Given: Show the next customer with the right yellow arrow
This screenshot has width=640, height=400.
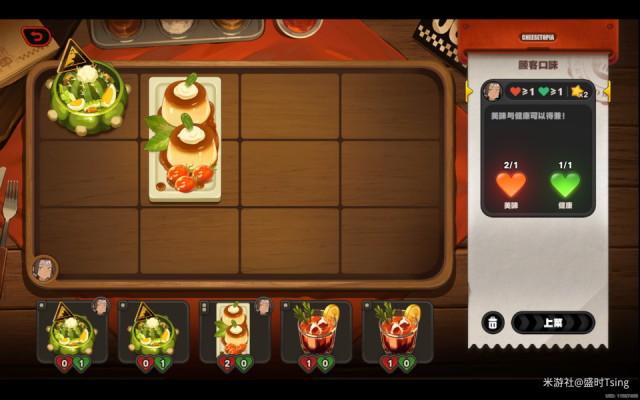Looking at the screenshot, I should point(608,92).
